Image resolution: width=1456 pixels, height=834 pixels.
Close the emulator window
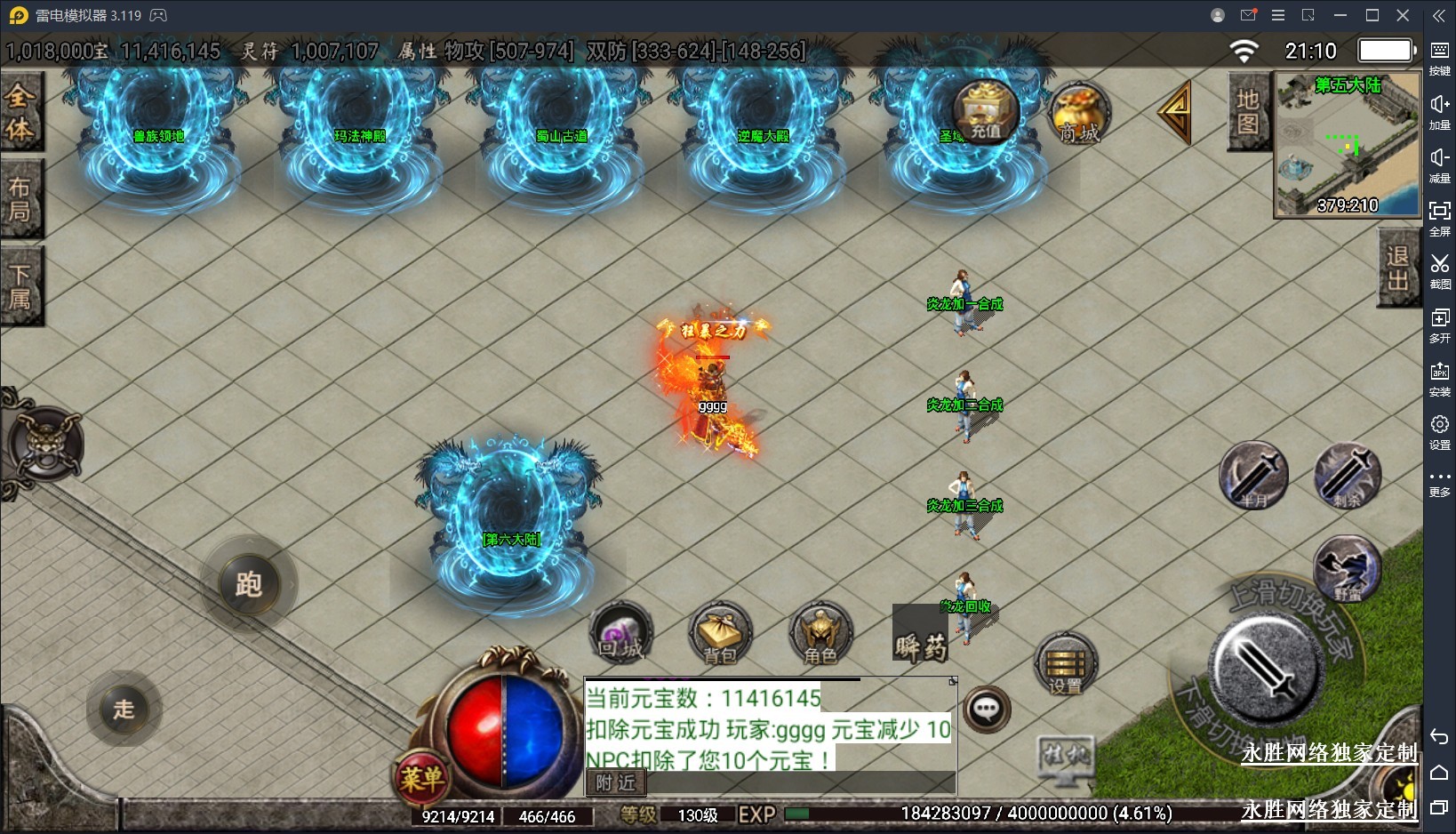coord(1404,15)
